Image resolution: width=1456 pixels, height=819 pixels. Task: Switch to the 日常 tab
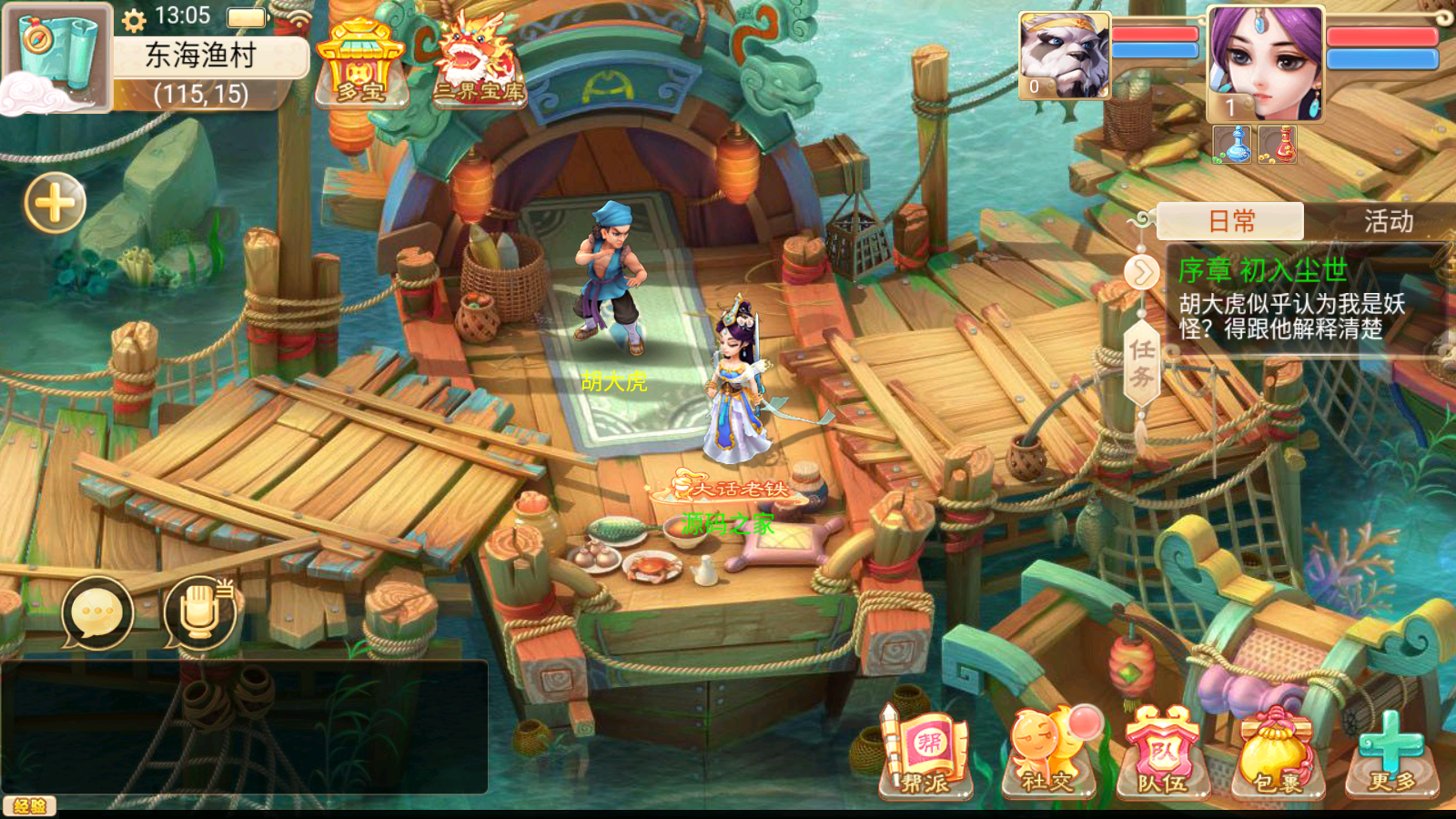pyautogui.click(x=1231, y=221)
